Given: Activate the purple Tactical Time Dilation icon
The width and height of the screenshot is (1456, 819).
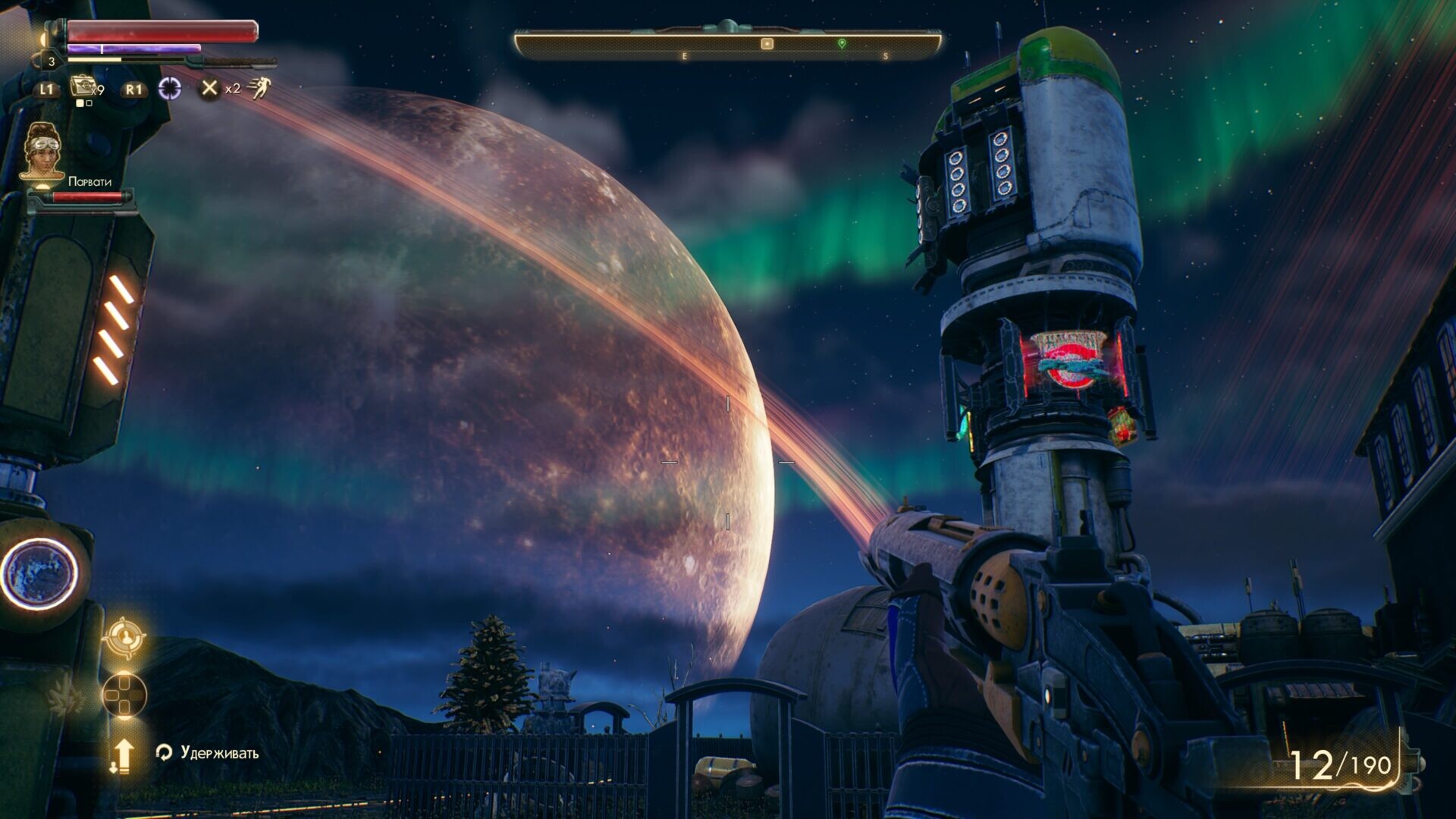Looking at the screenshot, I should [x=170, y=89].
